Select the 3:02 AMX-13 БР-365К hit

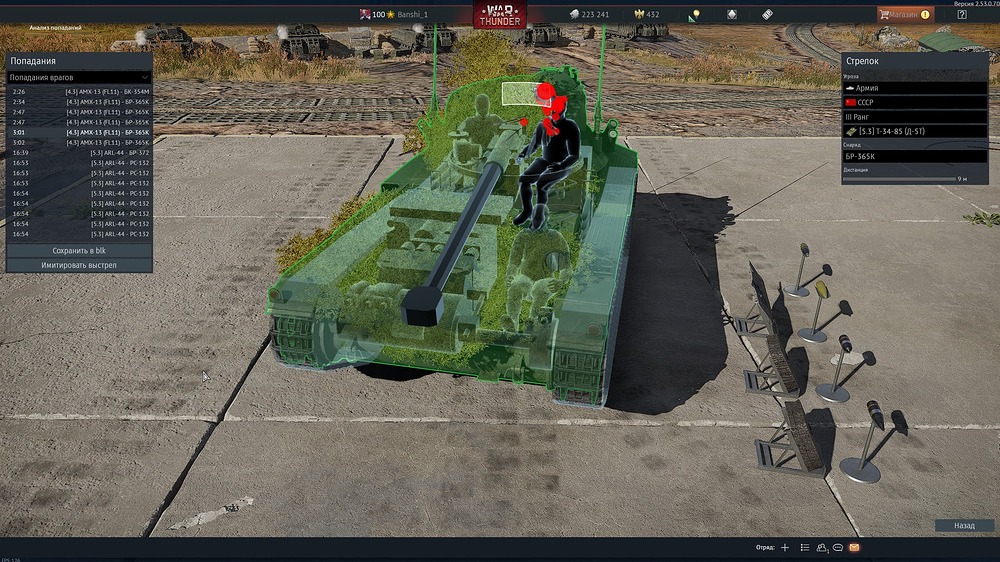80,143
